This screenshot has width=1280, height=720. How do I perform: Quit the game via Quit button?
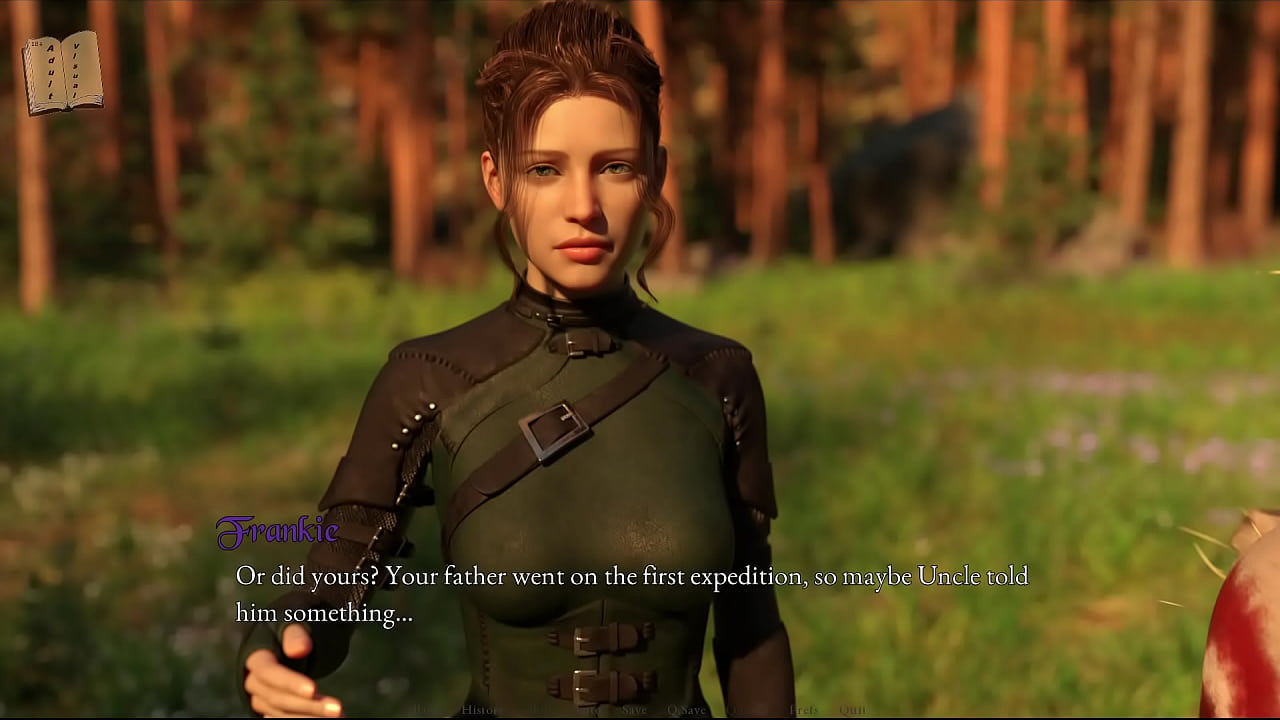tap(852, 710)
